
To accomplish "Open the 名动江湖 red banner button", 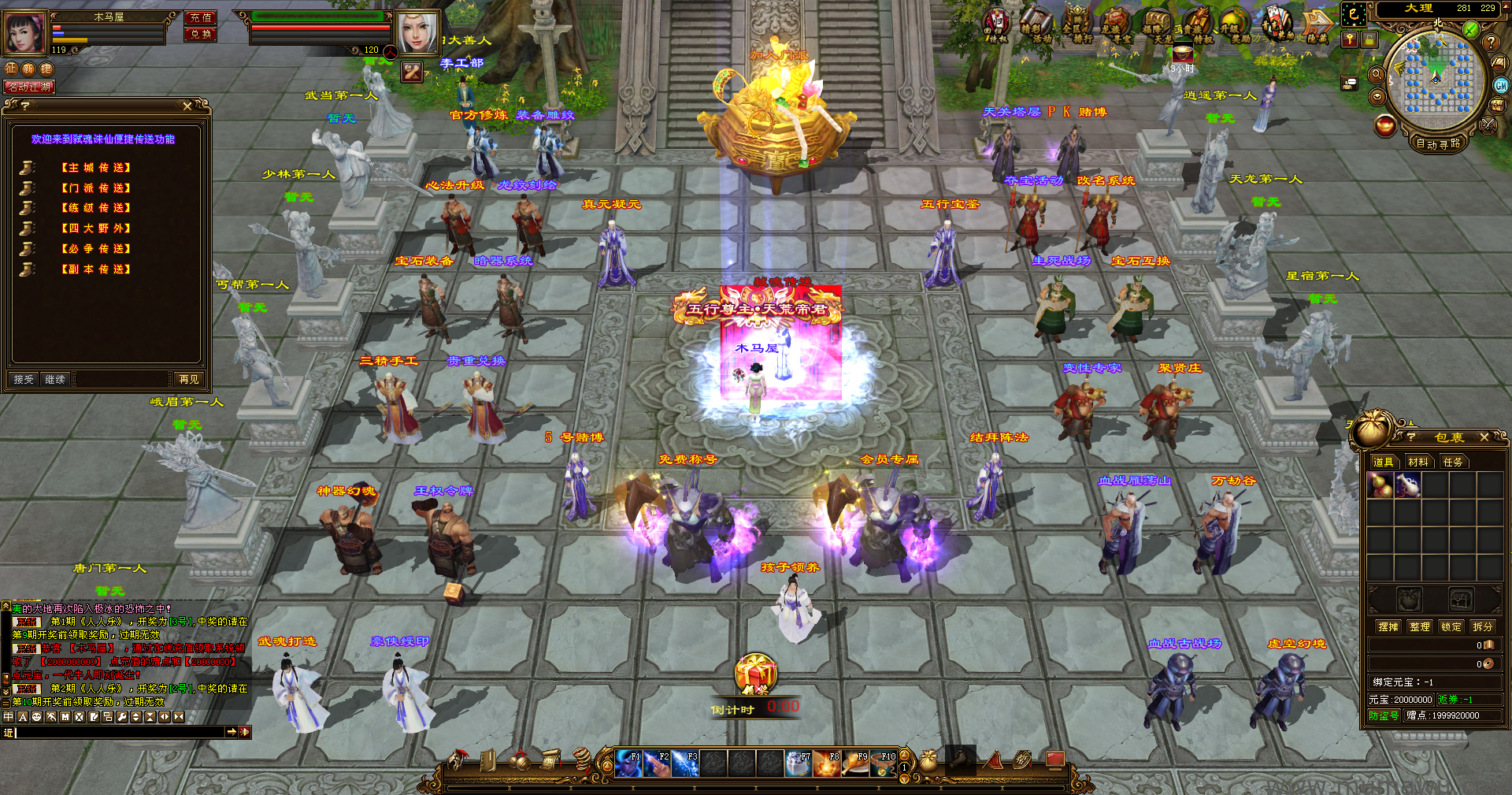I will [30, 87].
